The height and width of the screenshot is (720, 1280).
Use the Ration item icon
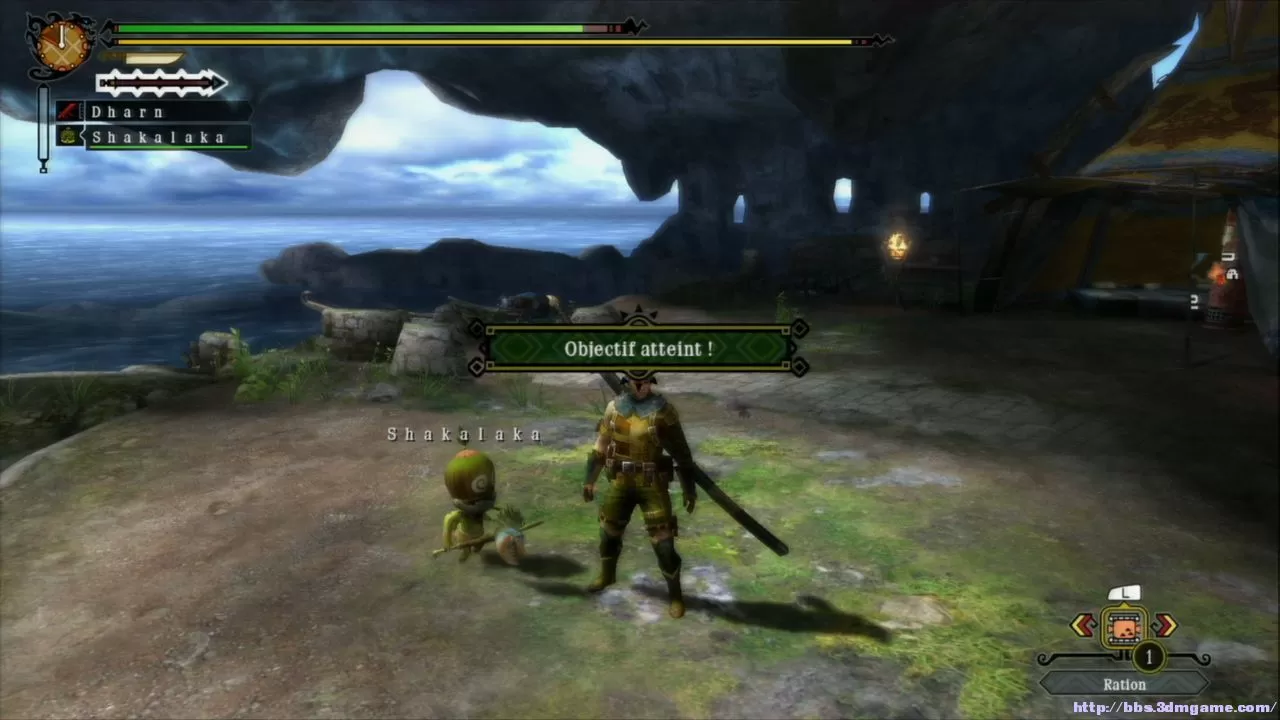click(1124, 627)
